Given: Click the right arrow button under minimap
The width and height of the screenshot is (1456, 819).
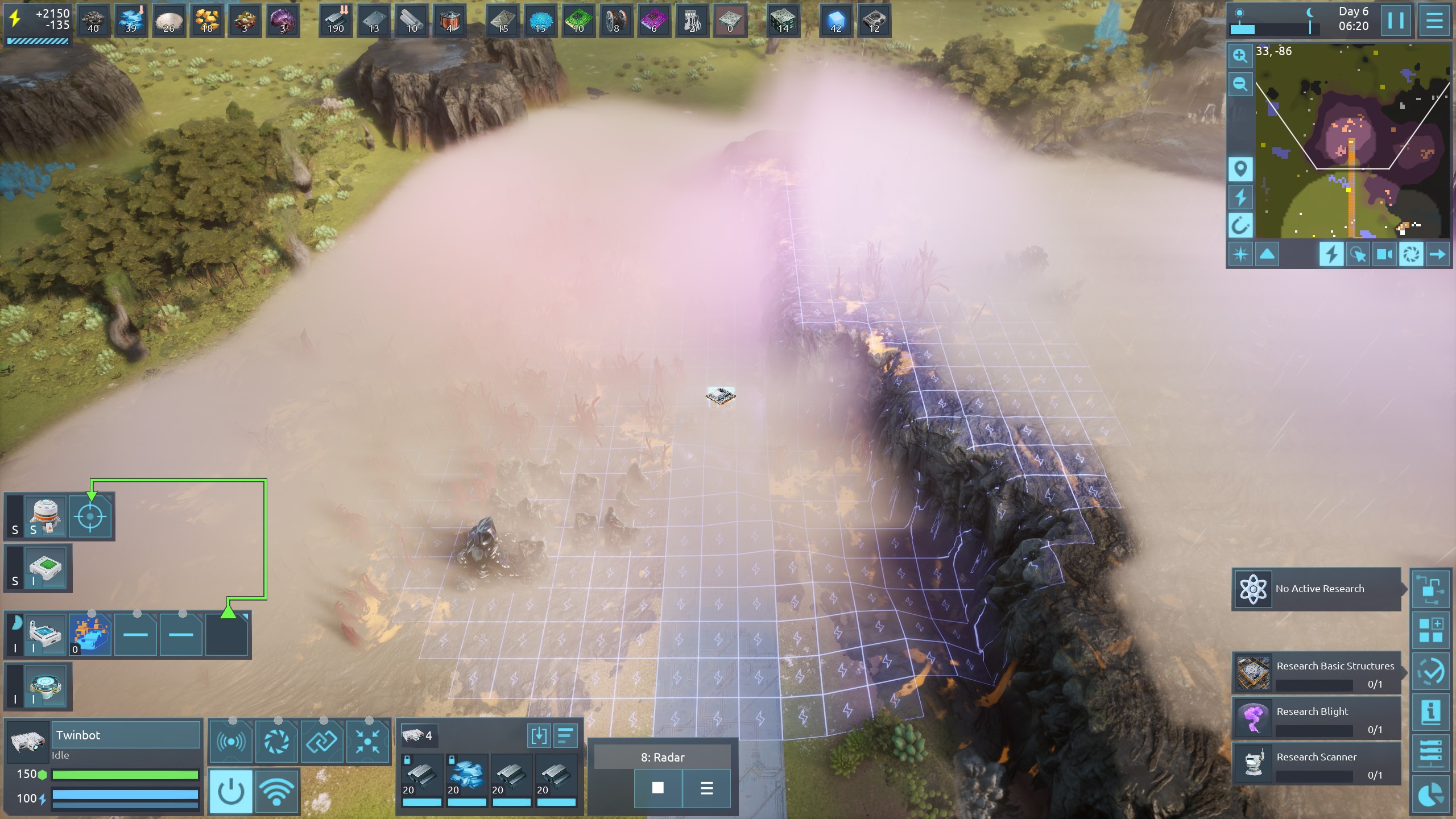Looking at the screenshot, I should (x=1437, y=254).
